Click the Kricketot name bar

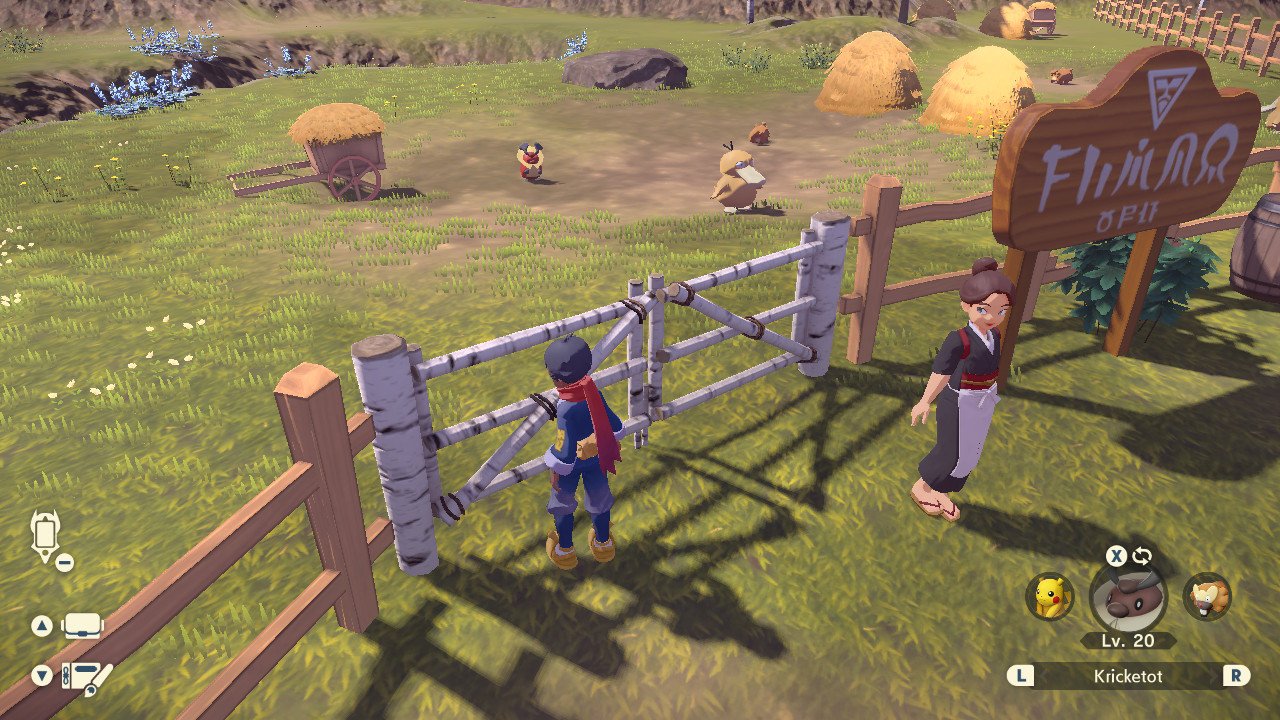[1128, 676]
